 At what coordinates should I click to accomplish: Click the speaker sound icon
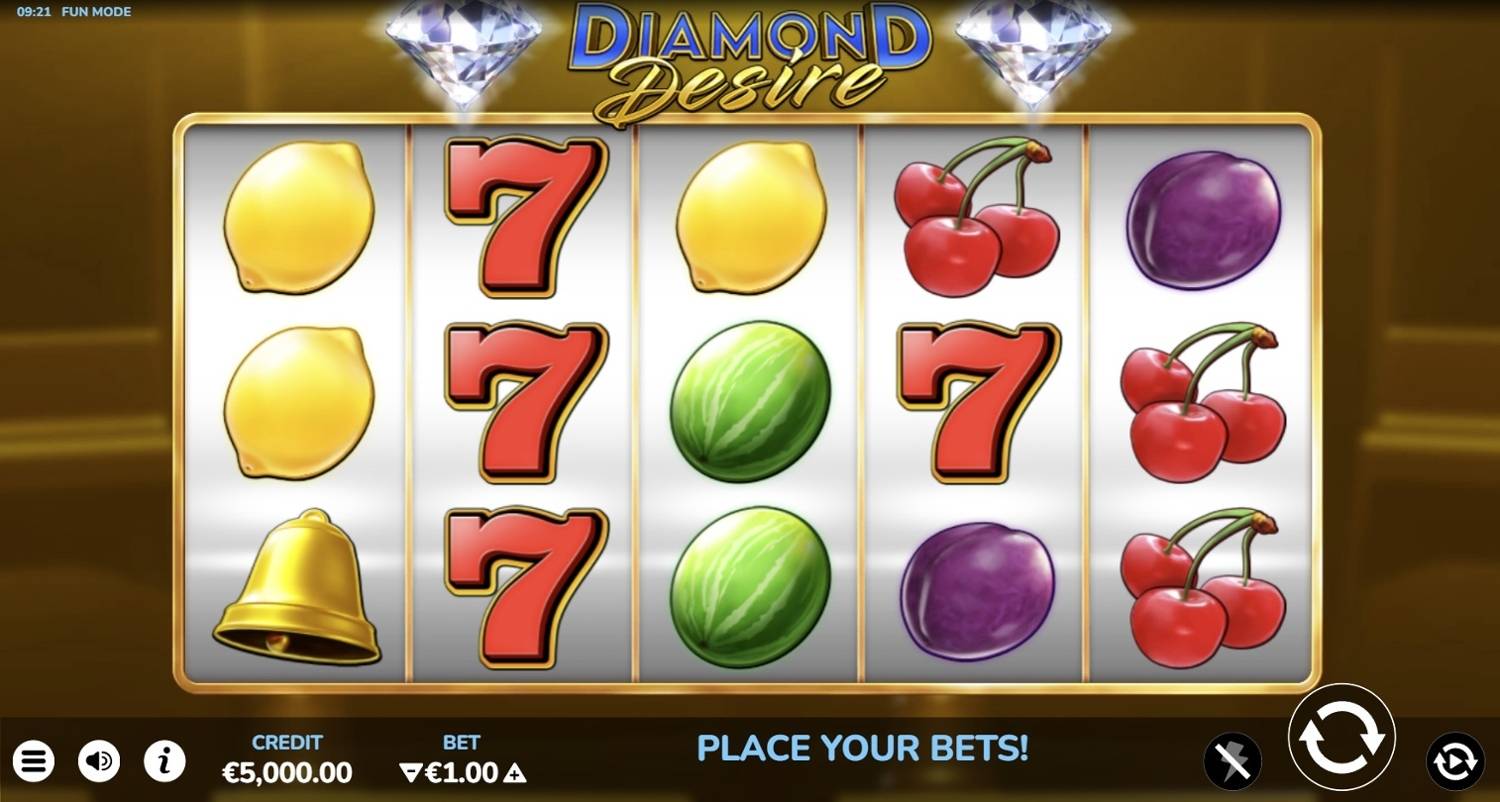pyautogui.click(x=97, y=761)
